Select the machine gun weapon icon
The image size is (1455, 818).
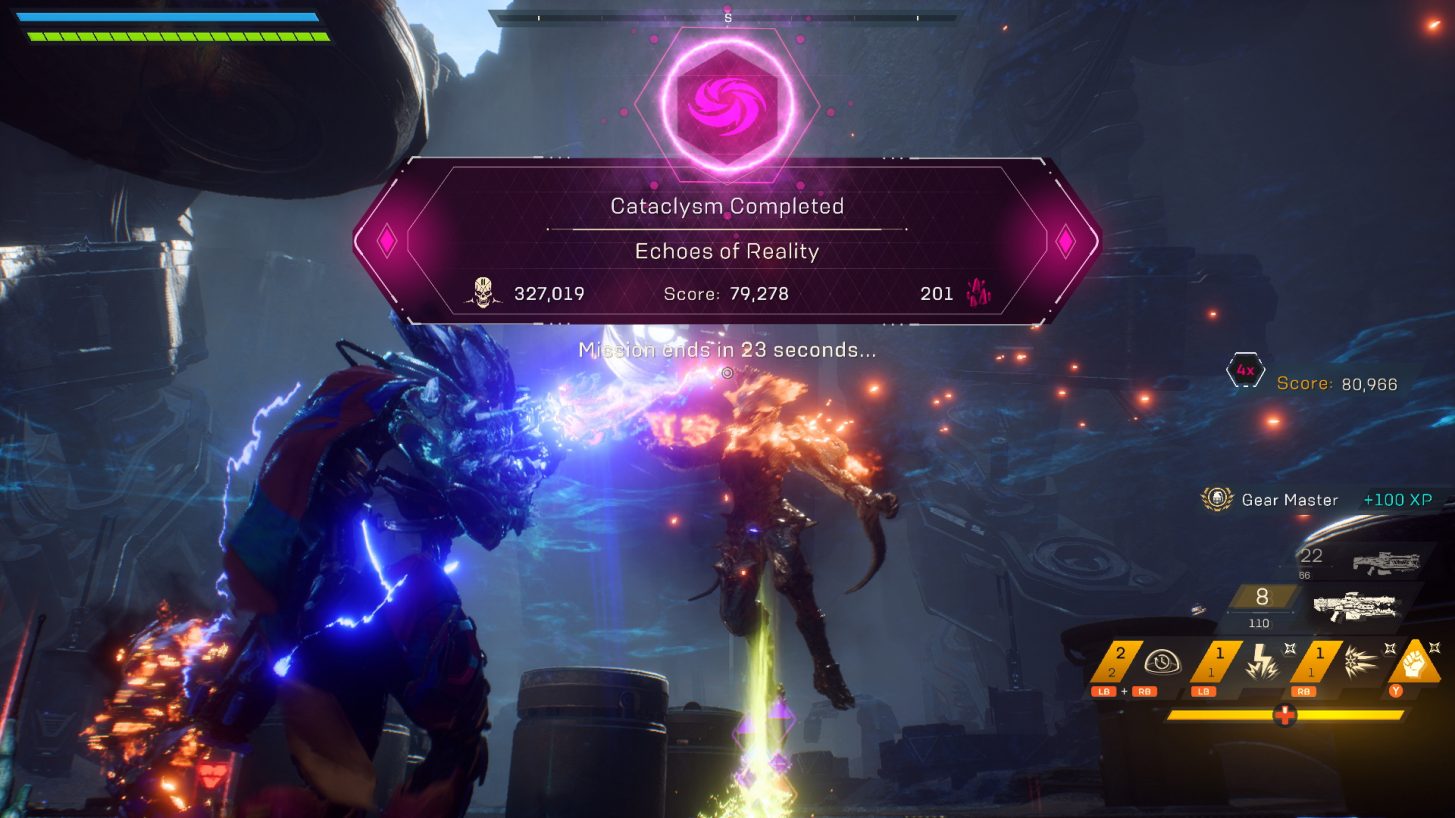1355,608
